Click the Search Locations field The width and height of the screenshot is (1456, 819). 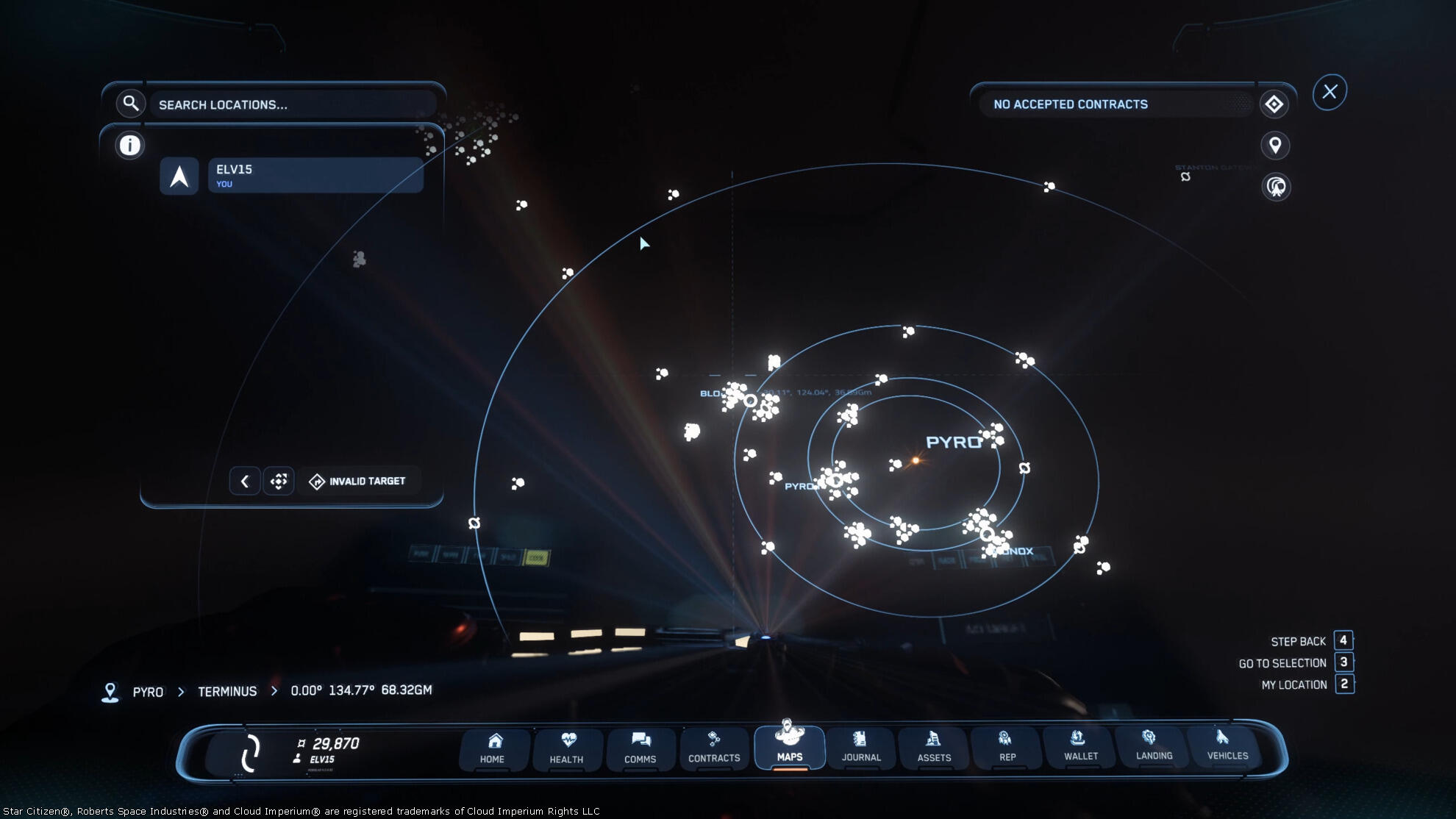coord(294,104)
